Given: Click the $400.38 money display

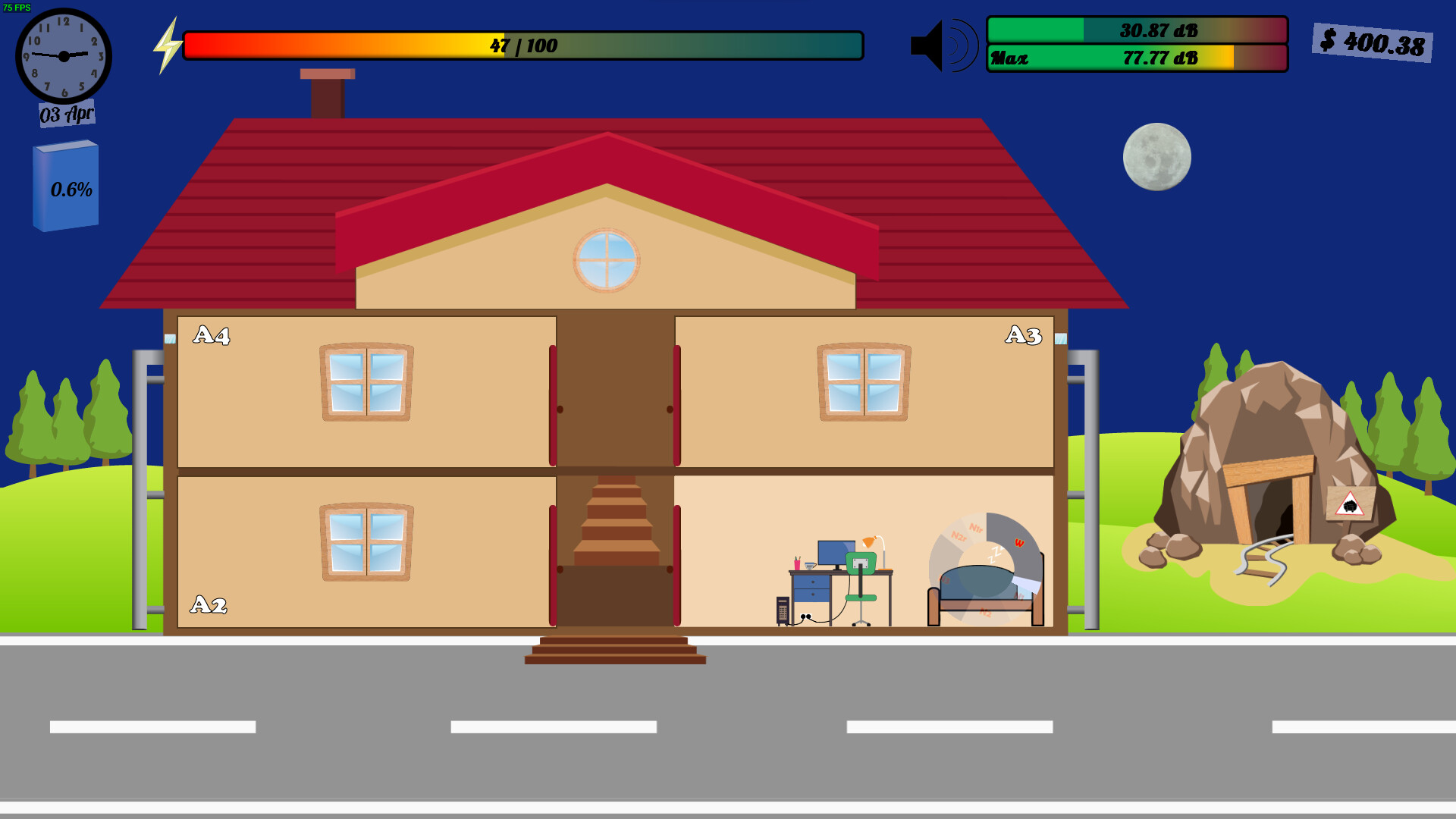Looking at the screenshot, I should tap(1374, 42).
